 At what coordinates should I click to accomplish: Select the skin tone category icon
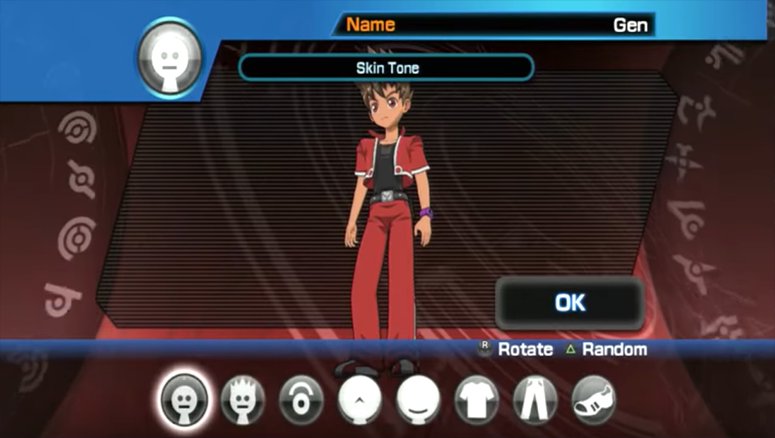pyautogui.click(x=183, y=399)
